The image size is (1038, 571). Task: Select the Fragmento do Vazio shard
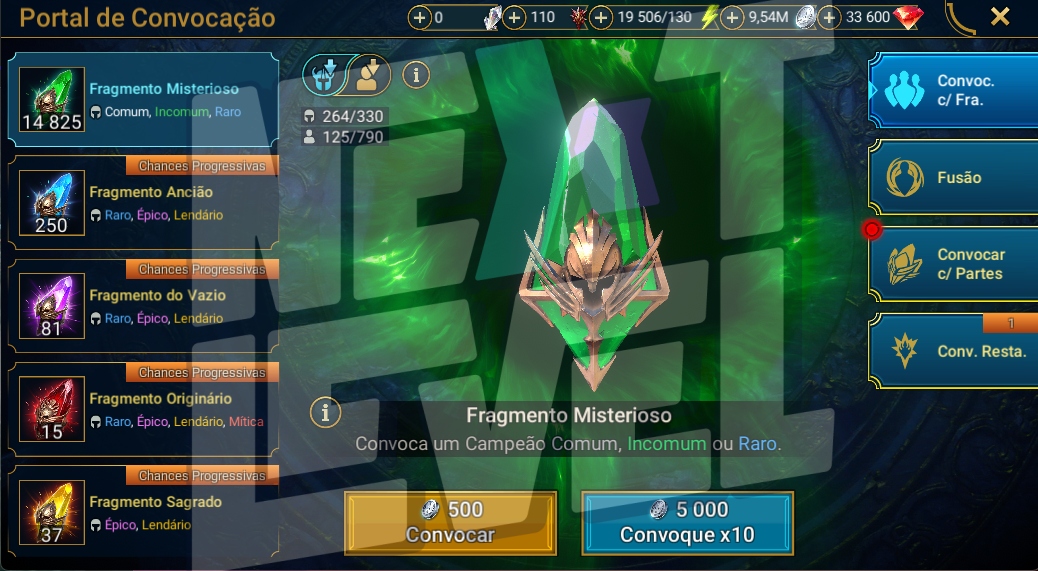pos(143,307)
